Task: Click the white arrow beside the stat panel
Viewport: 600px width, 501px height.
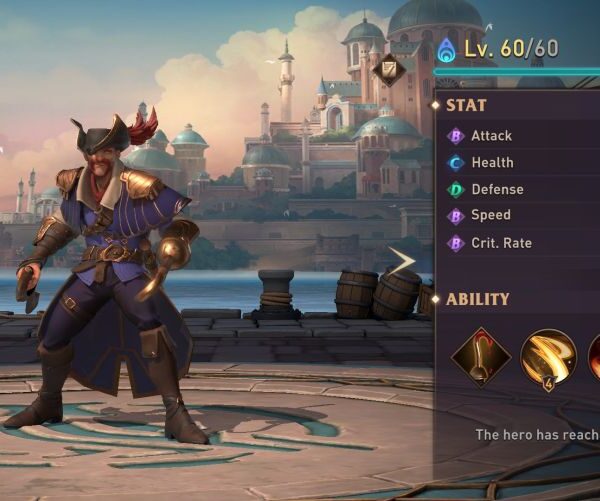Action: coord(403,261)
